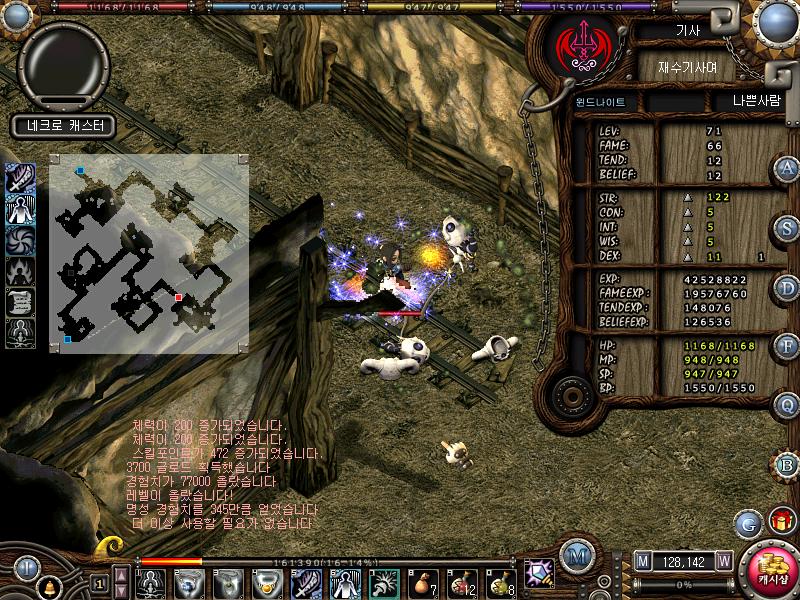Open the scroll icon in the left column
This screenshot has width=800, height=600.
[x=21, y=302]
